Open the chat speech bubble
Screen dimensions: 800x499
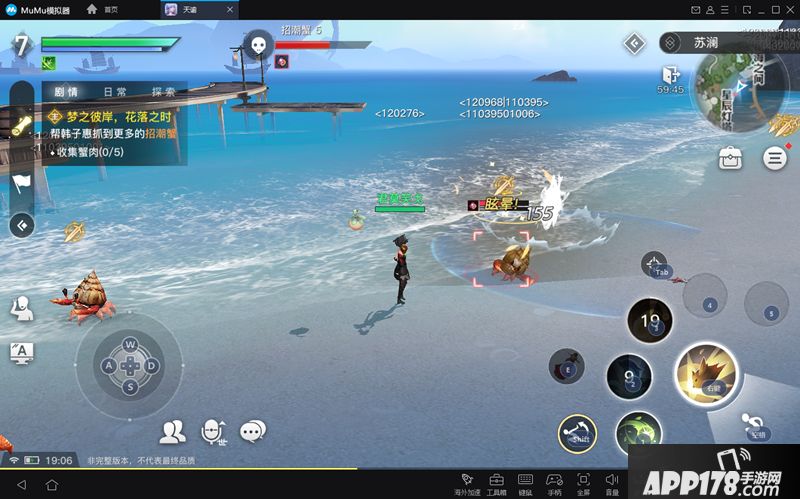253,431
